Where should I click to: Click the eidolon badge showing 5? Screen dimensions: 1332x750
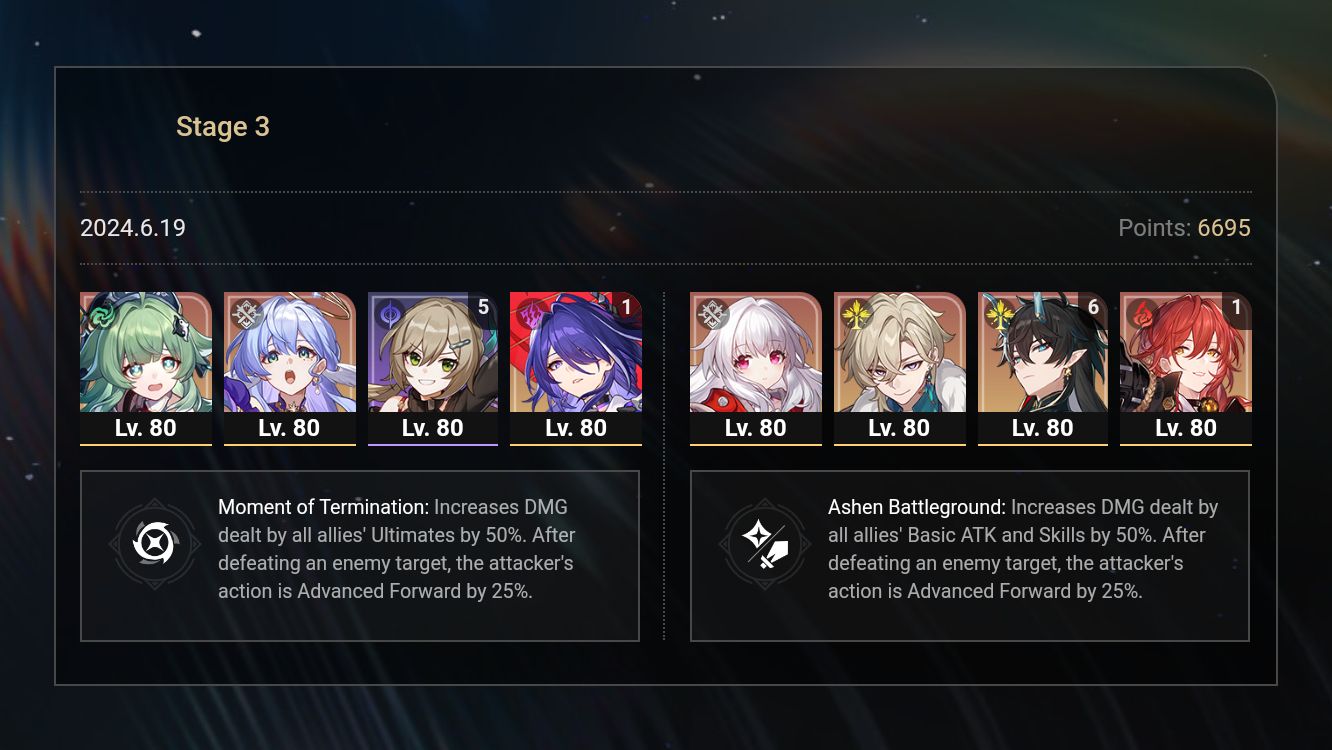(483, 308)
